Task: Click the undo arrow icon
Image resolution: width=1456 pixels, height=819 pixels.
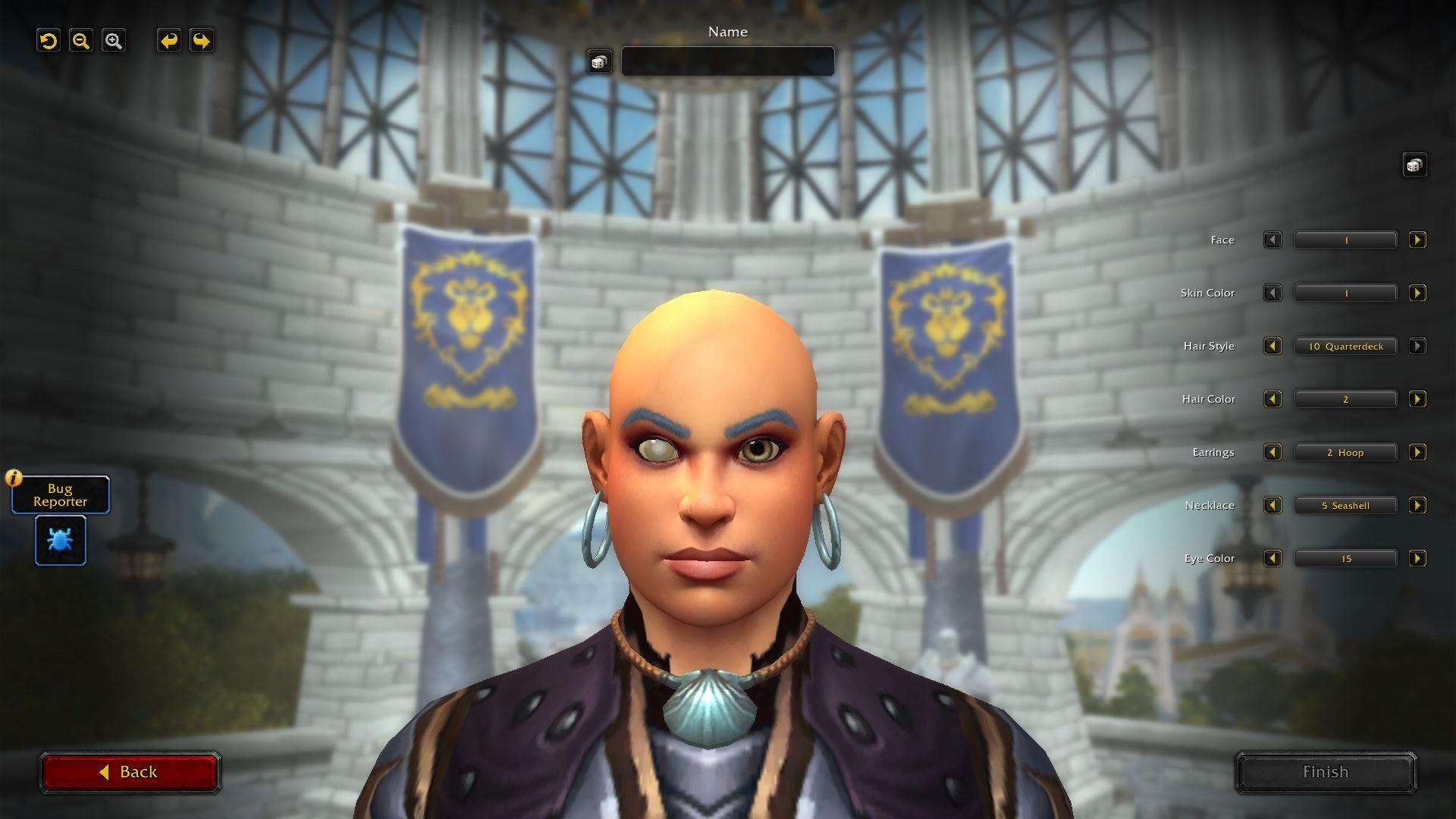Action: (x=49, y=41)
